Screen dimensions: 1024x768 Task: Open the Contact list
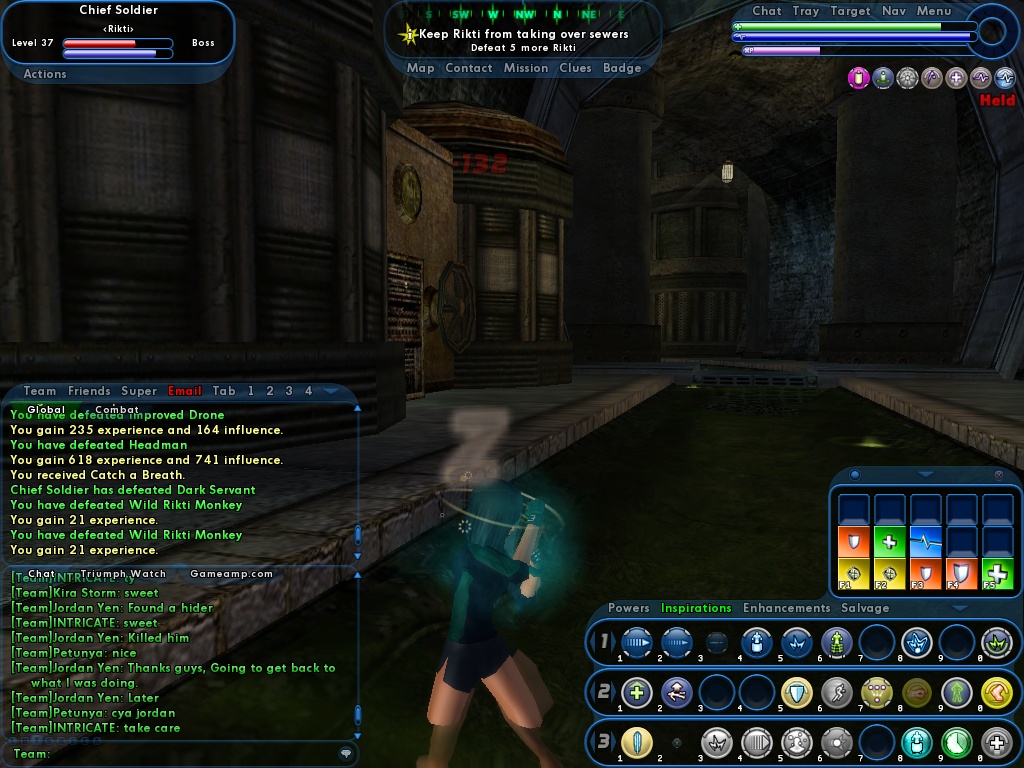(x=468, y=68)
